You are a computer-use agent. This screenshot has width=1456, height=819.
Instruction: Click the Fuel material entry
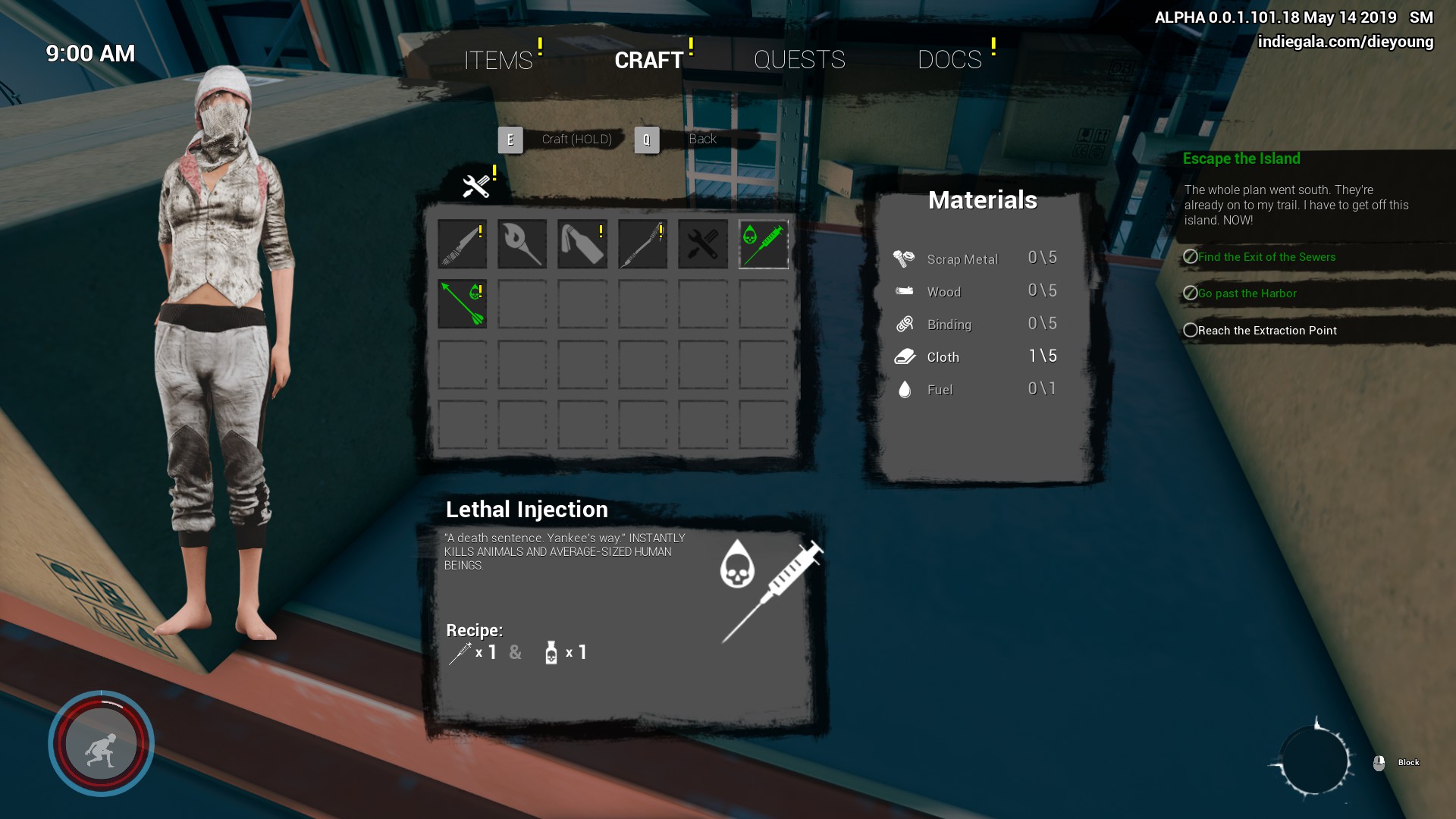click(x=975, y=390)
